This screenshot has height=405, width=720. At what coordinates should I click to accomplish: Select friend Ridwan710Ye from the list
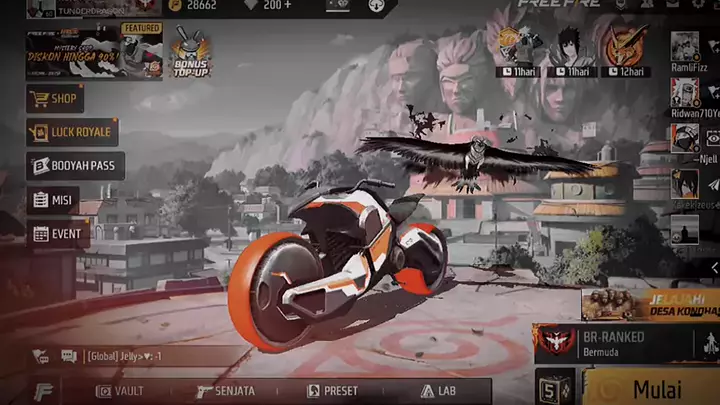[x=685, y=93]
